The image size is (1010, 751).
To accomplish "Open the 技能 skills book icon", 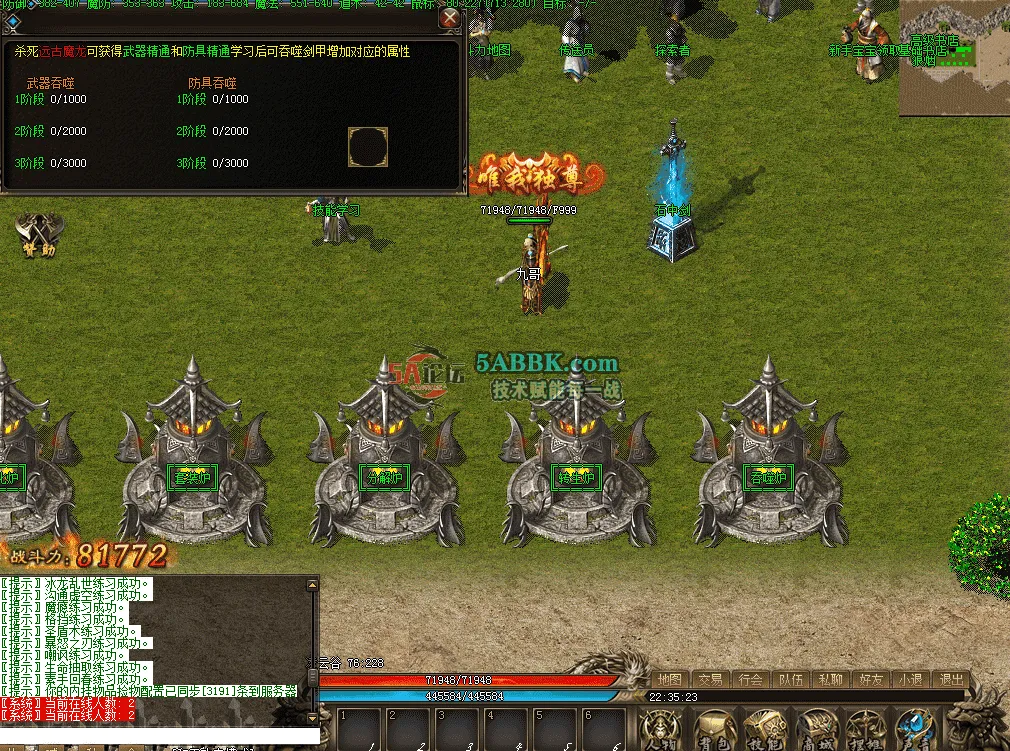I will (762, 730).
